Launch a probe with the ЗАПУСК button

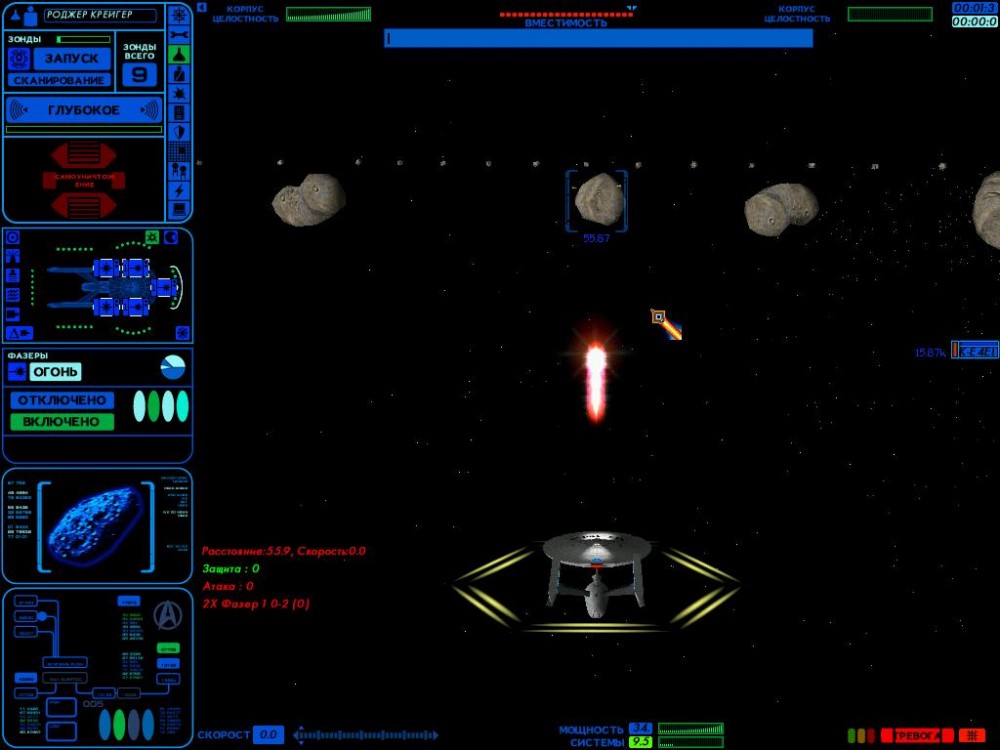[70, 58]
